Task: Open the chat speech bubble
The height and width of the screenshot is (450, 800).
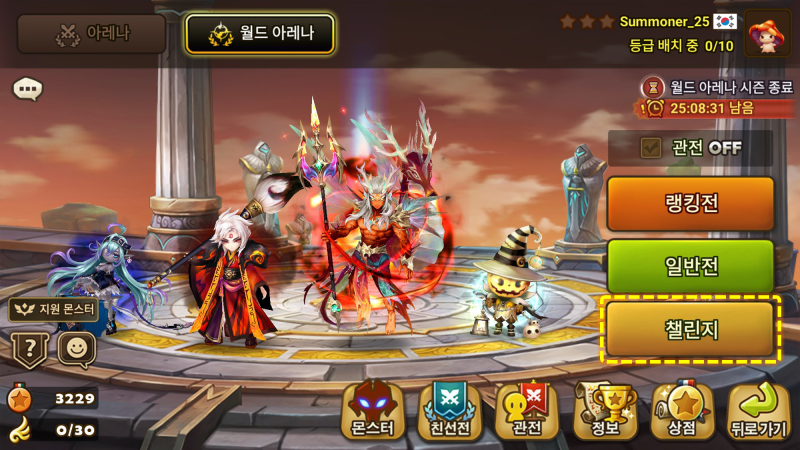Action: (28, 89)
